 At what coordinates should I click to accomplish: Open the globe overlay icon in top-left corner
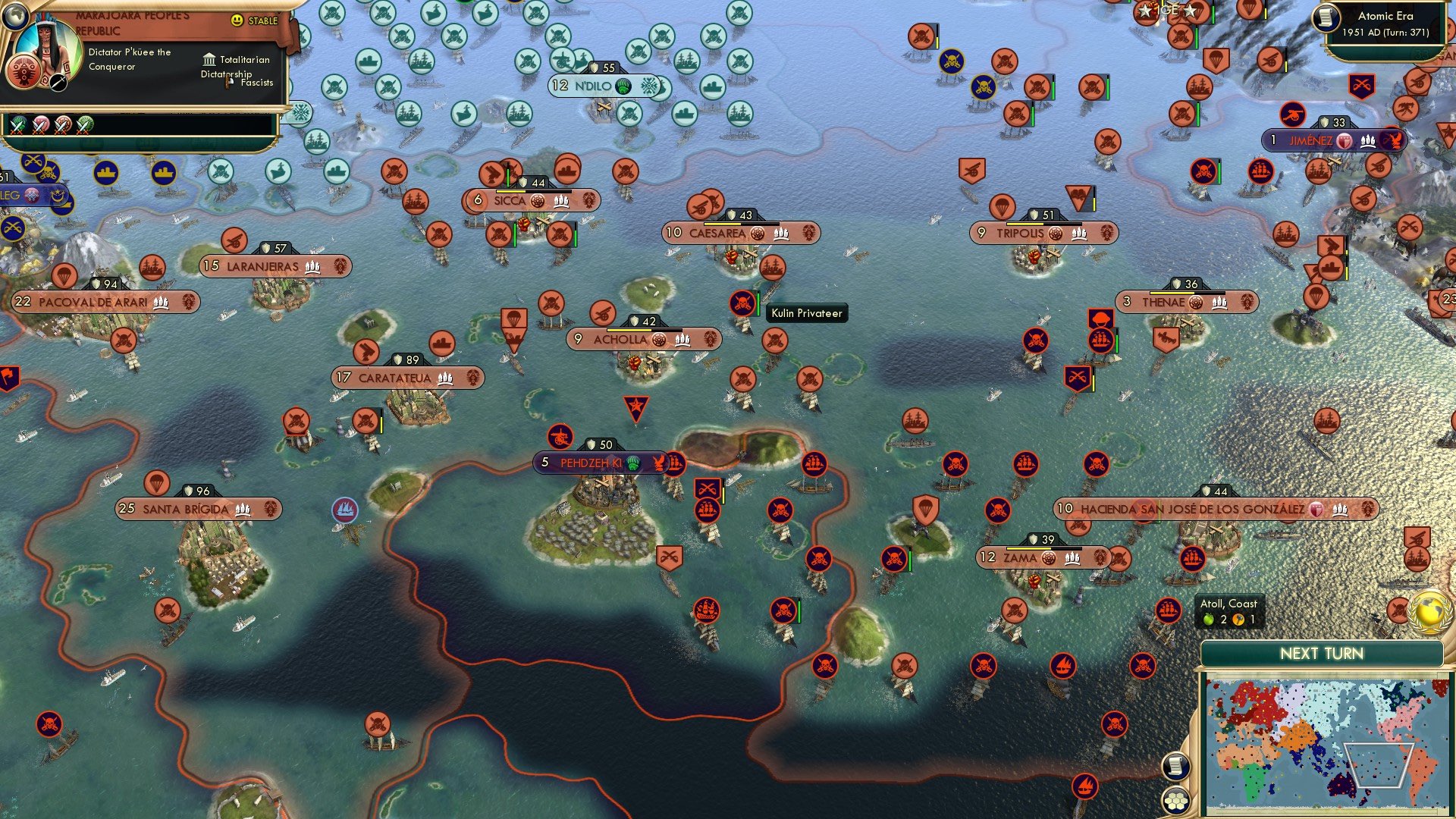[16, 18]
